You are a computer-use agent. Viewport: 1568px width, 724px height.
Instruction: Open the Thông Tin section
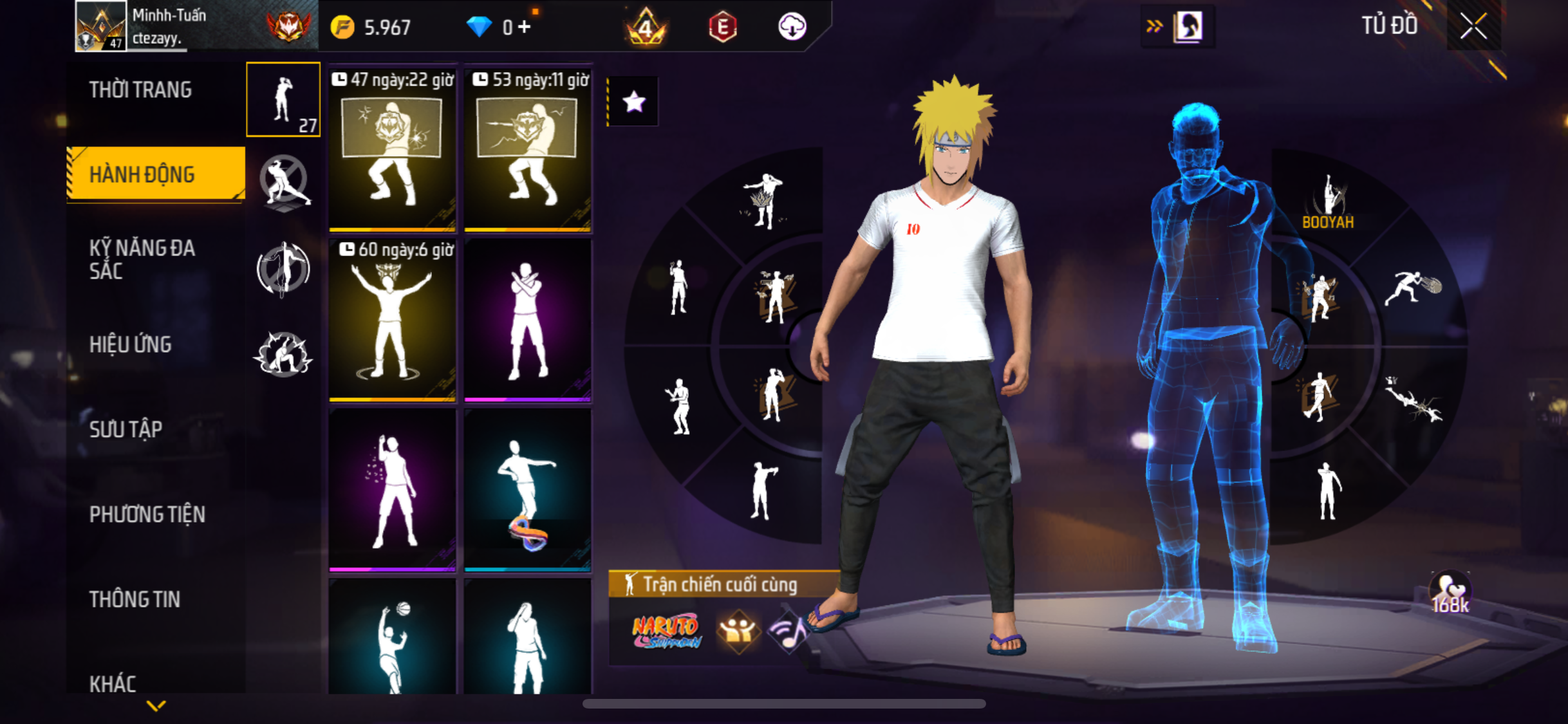coord(135,599)
